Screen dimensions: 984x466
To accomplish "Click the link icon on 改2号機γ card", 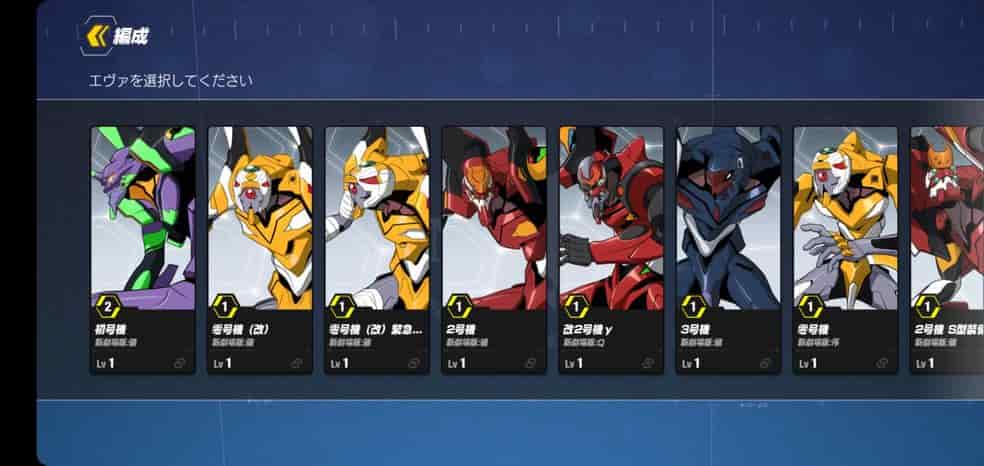I will coord(648,364).
